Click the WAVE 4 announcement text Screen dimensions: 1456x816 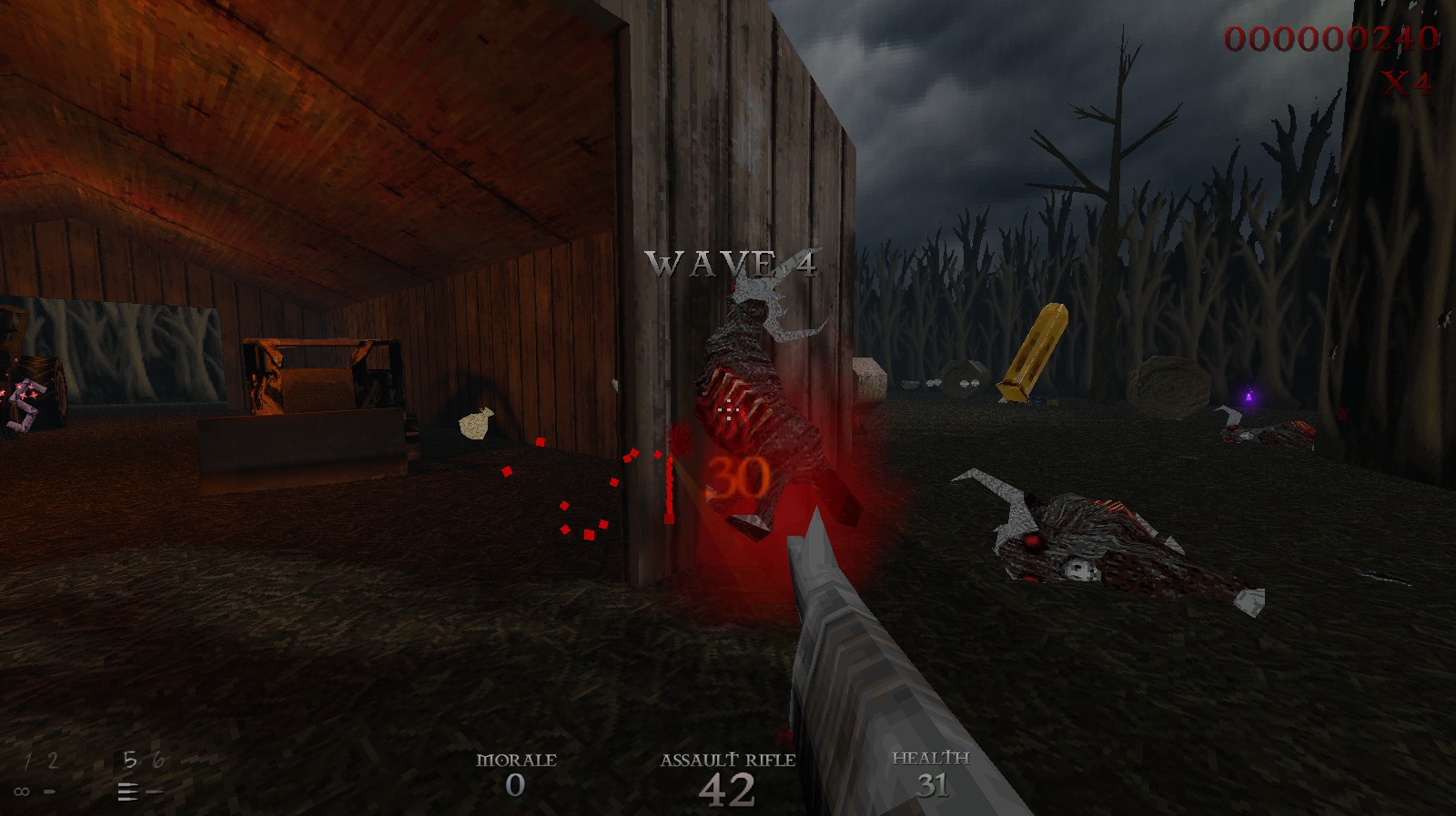coord(728,264)
